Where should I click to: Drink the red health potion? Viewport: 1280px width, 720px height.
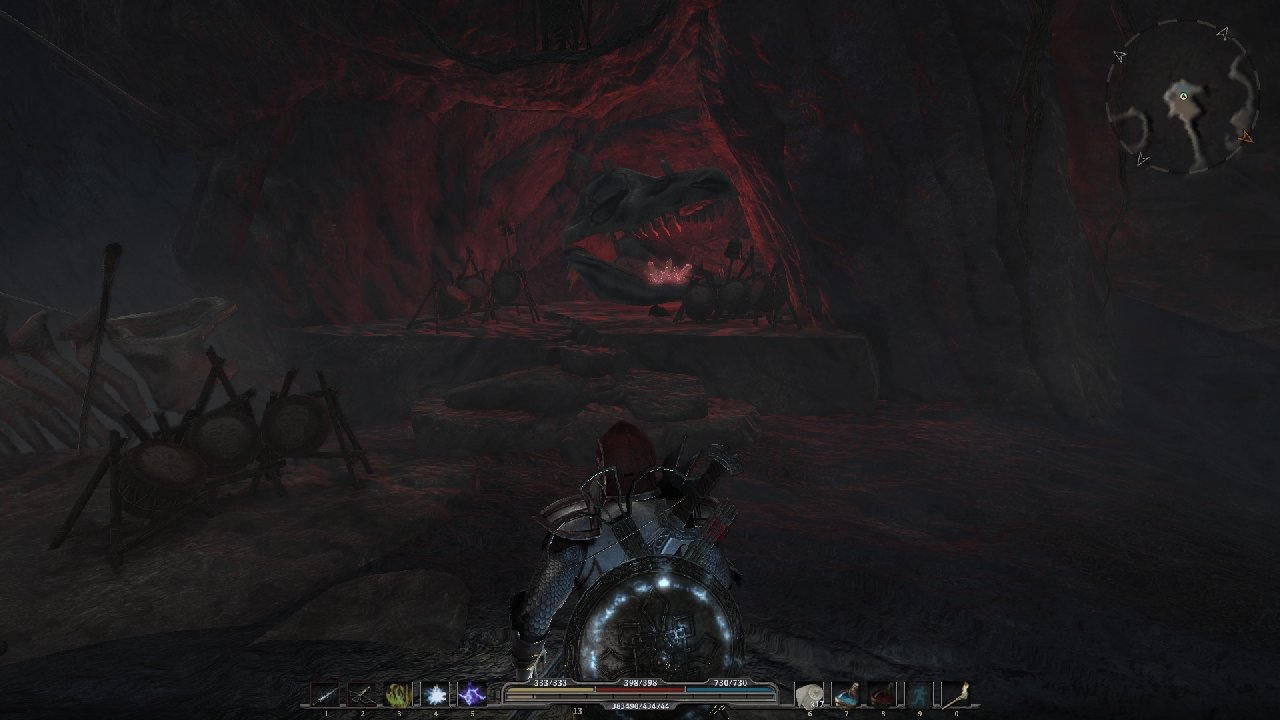(x=882, y=694)
